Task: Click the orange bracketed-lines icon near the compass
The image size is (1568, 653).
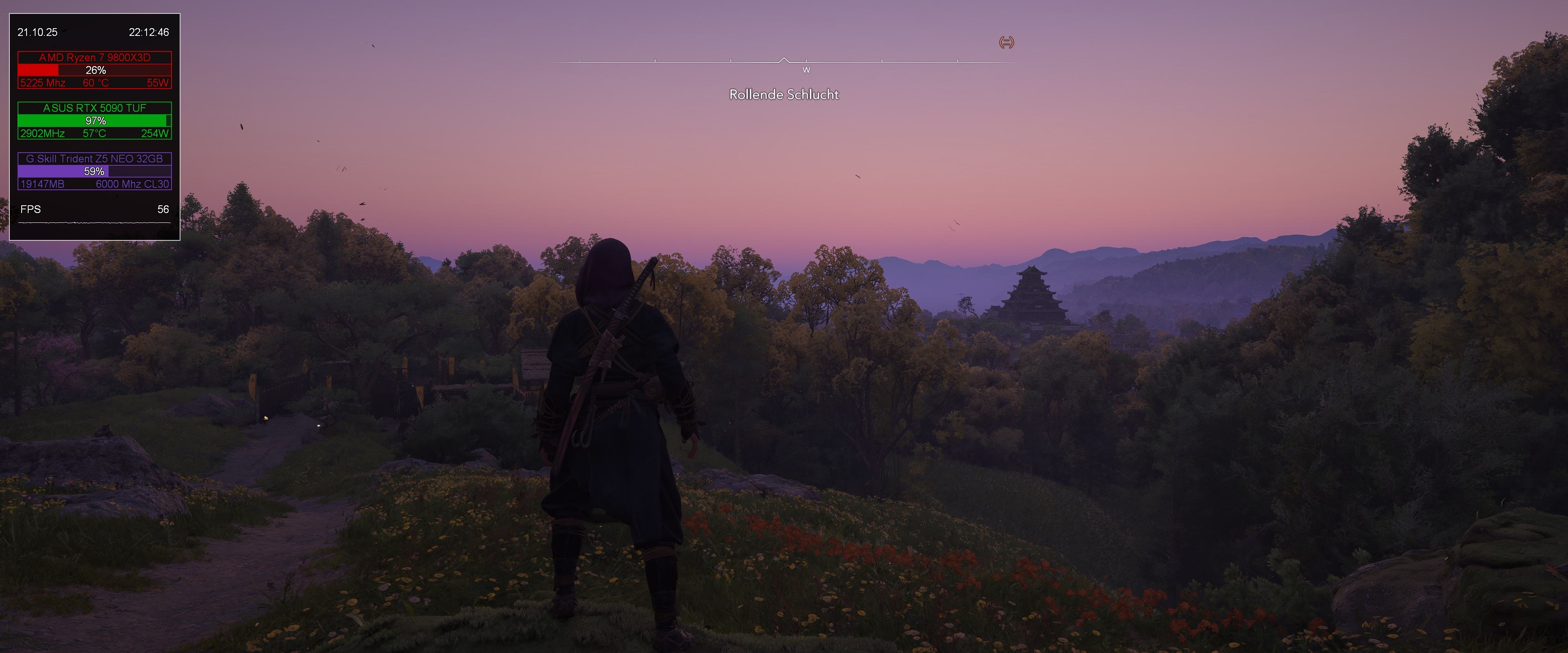Action: click(1006, 42)
